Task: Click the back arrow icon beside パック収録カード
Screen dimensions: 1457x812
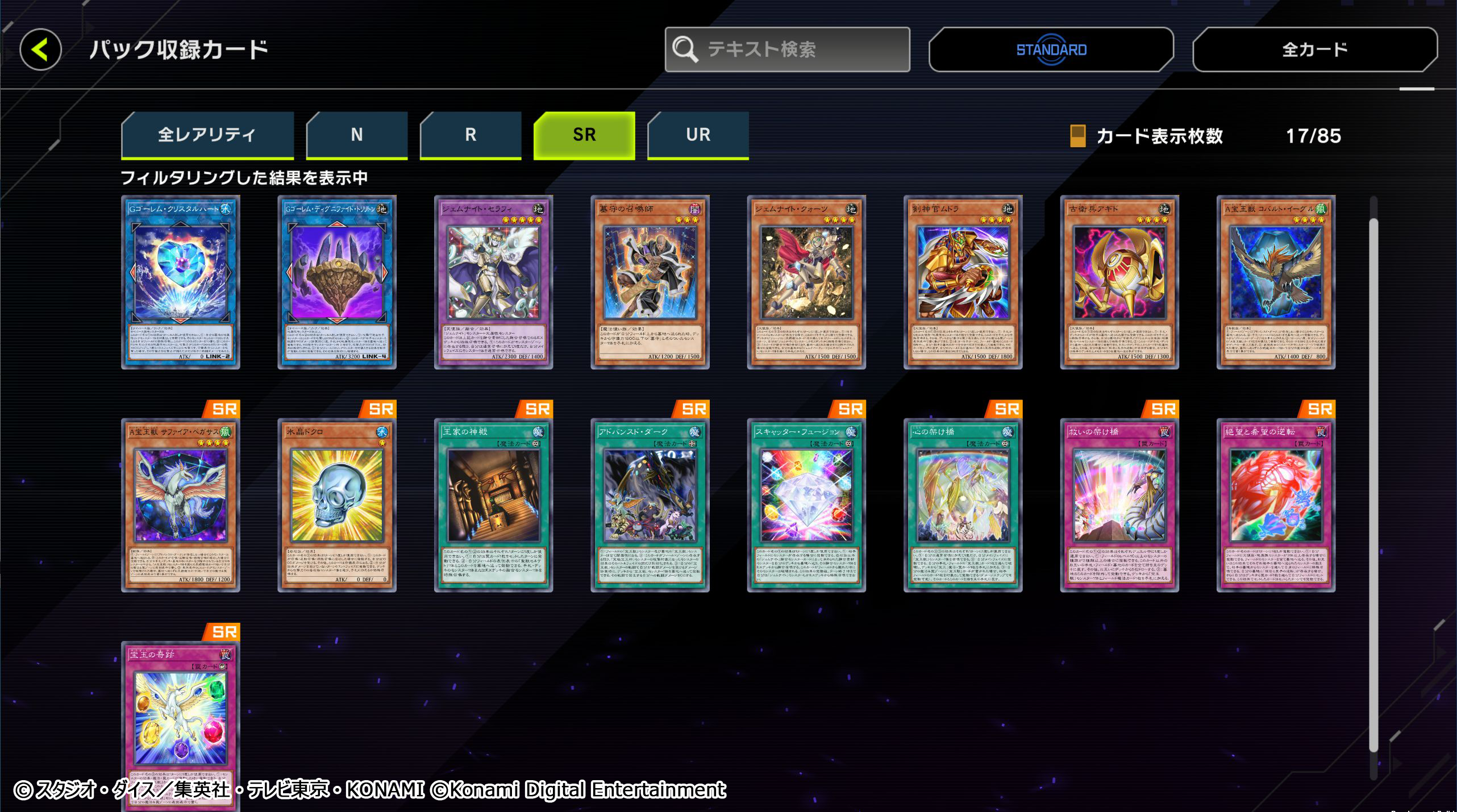Action: 40,50
